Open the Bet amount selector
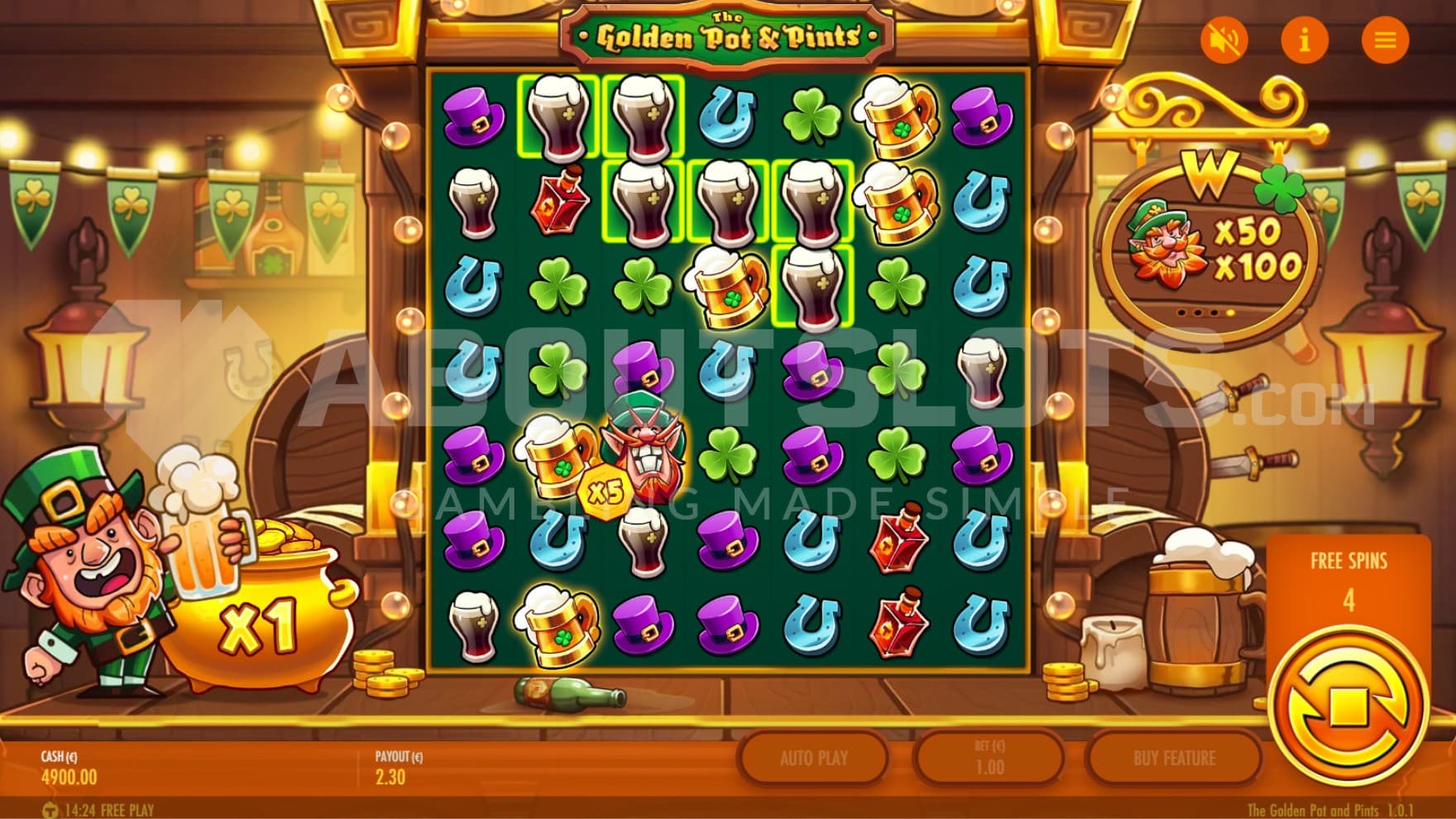This screenshot has height=819, width=1456. click(x=989, y=758)
